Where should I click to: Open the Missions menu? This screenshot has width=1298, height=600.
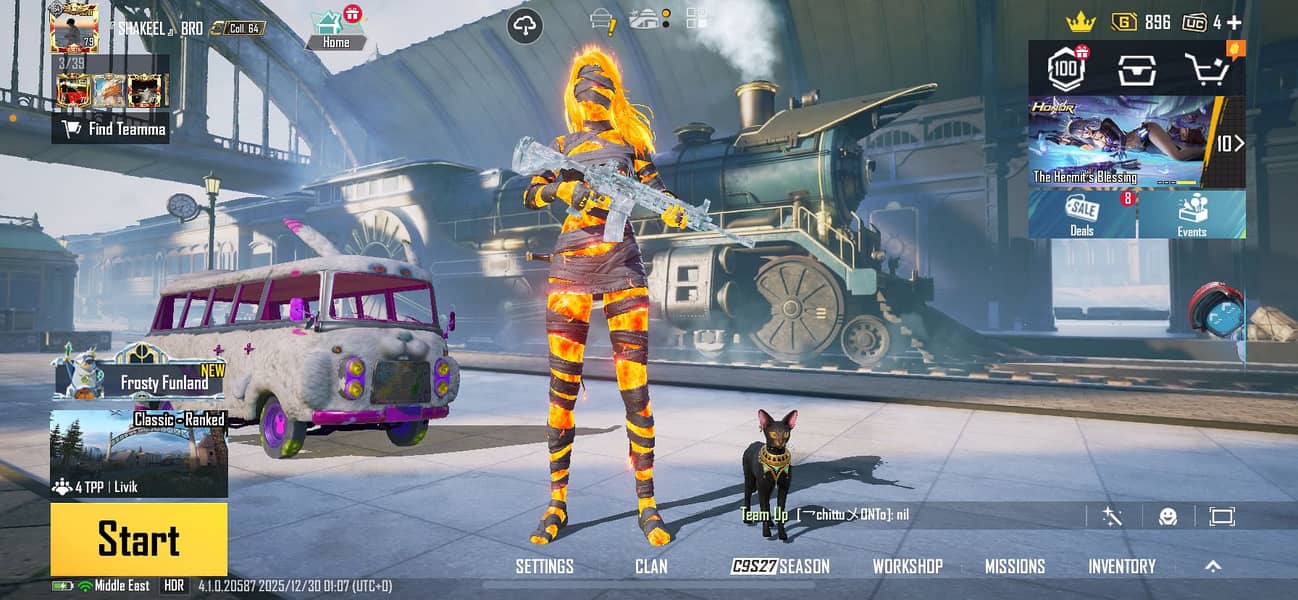coord(1014,566)
